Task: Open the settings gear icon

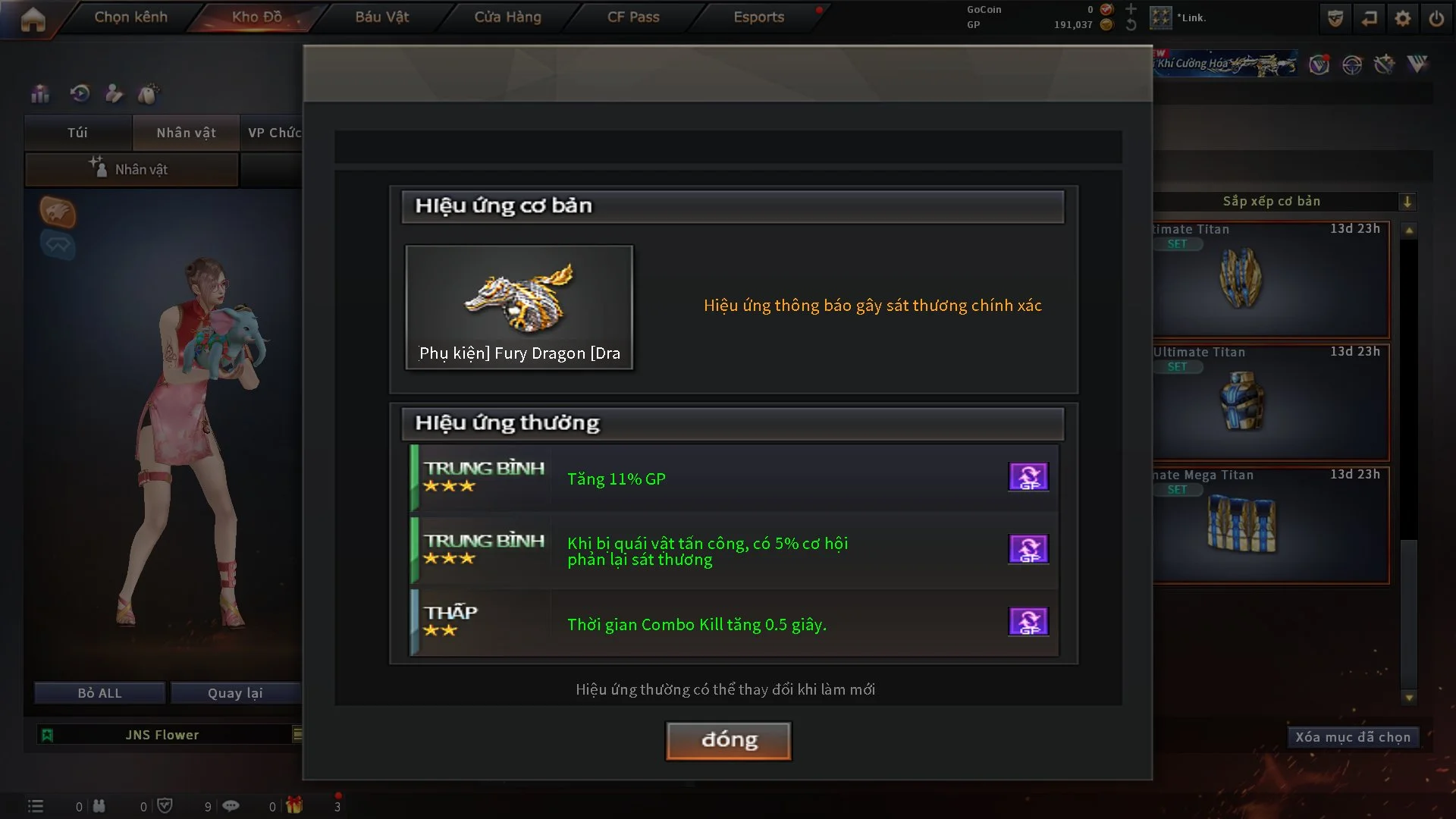Action: click(1402, 19)
